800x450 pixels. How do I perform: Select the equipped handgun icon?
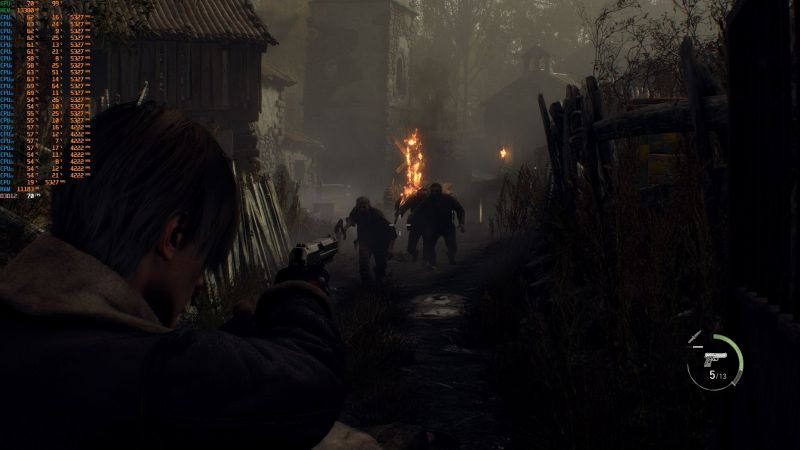click(714, 358)
